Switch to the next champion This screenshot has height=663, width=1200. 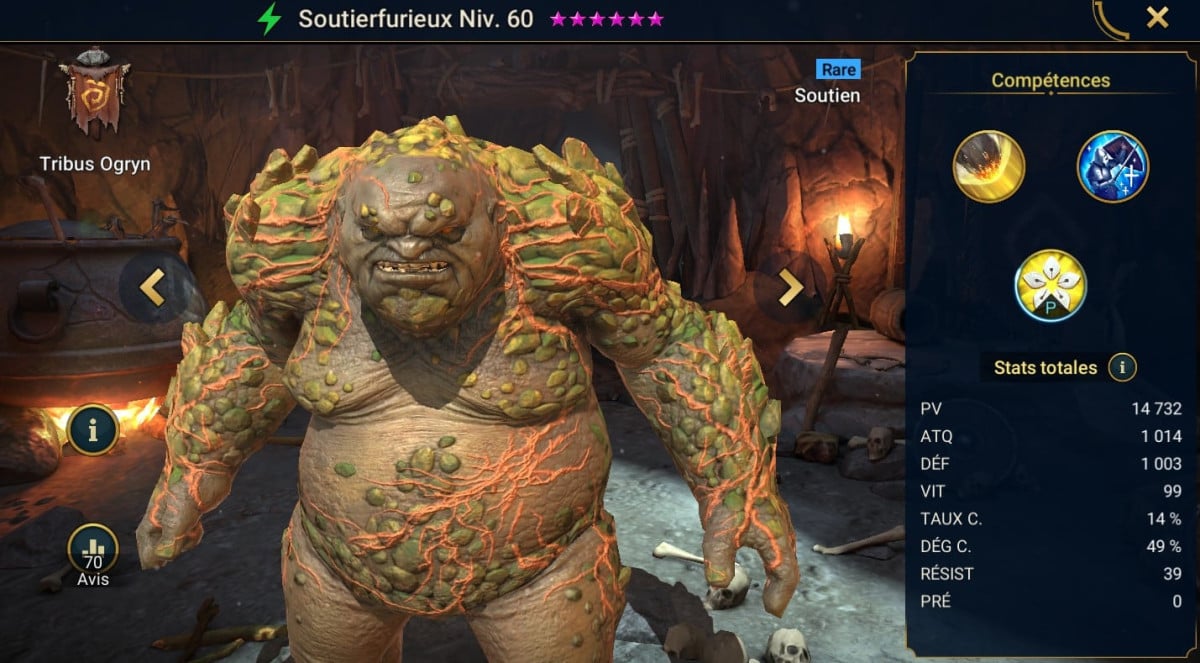[x=790, y=287]
